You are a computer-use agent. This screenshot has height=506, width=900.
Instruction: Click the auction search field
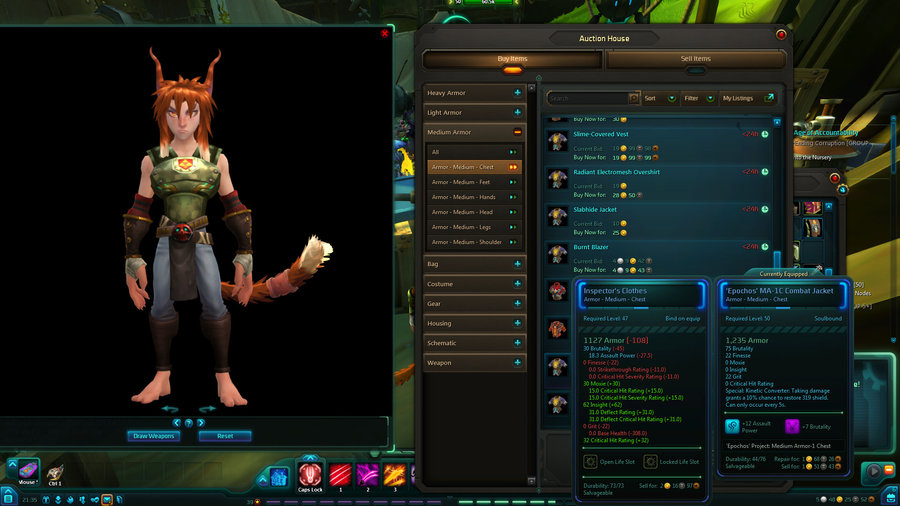click(x=588, y=98)
